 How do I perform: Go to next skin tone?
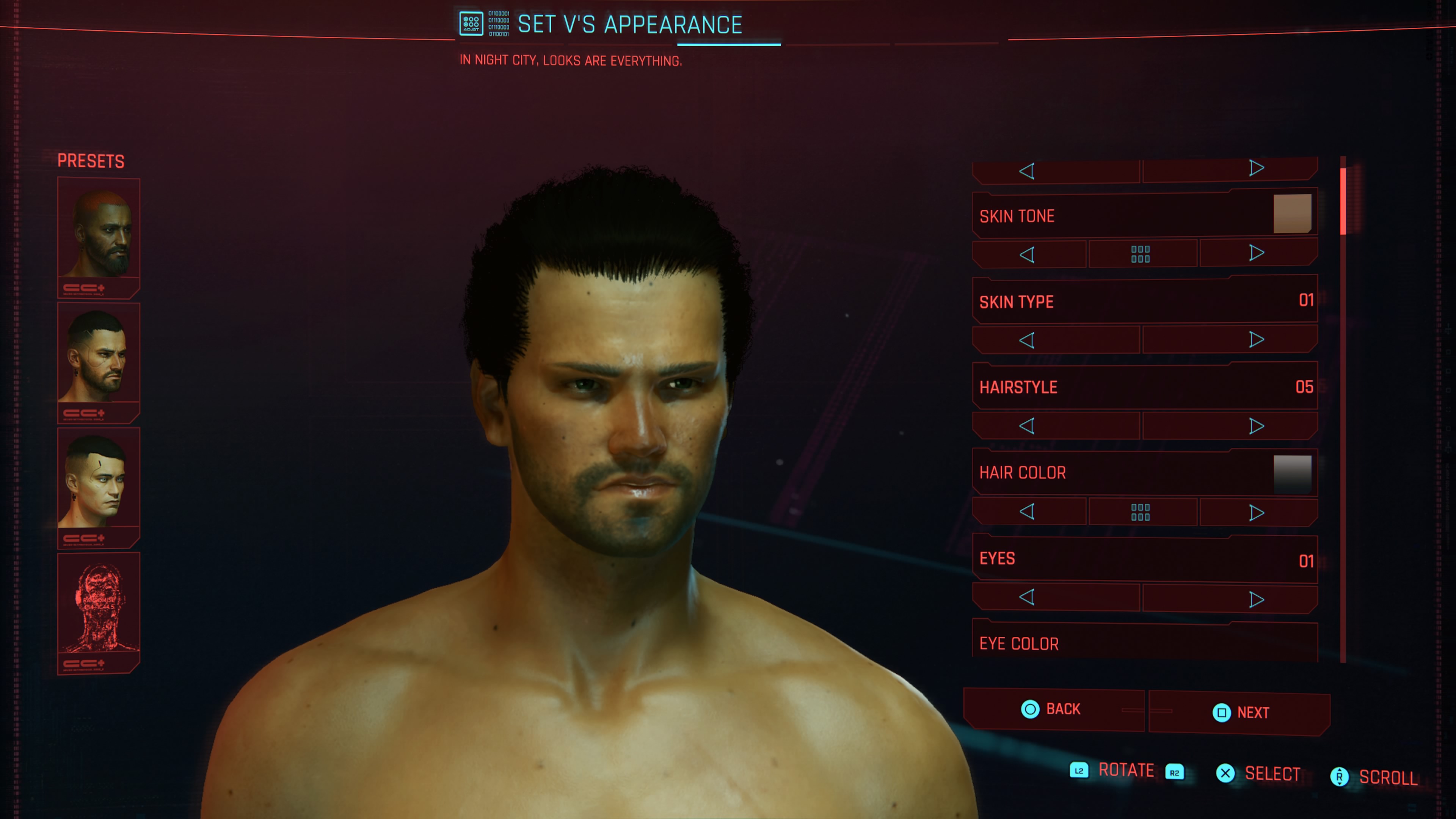[x=1256, y=253]
